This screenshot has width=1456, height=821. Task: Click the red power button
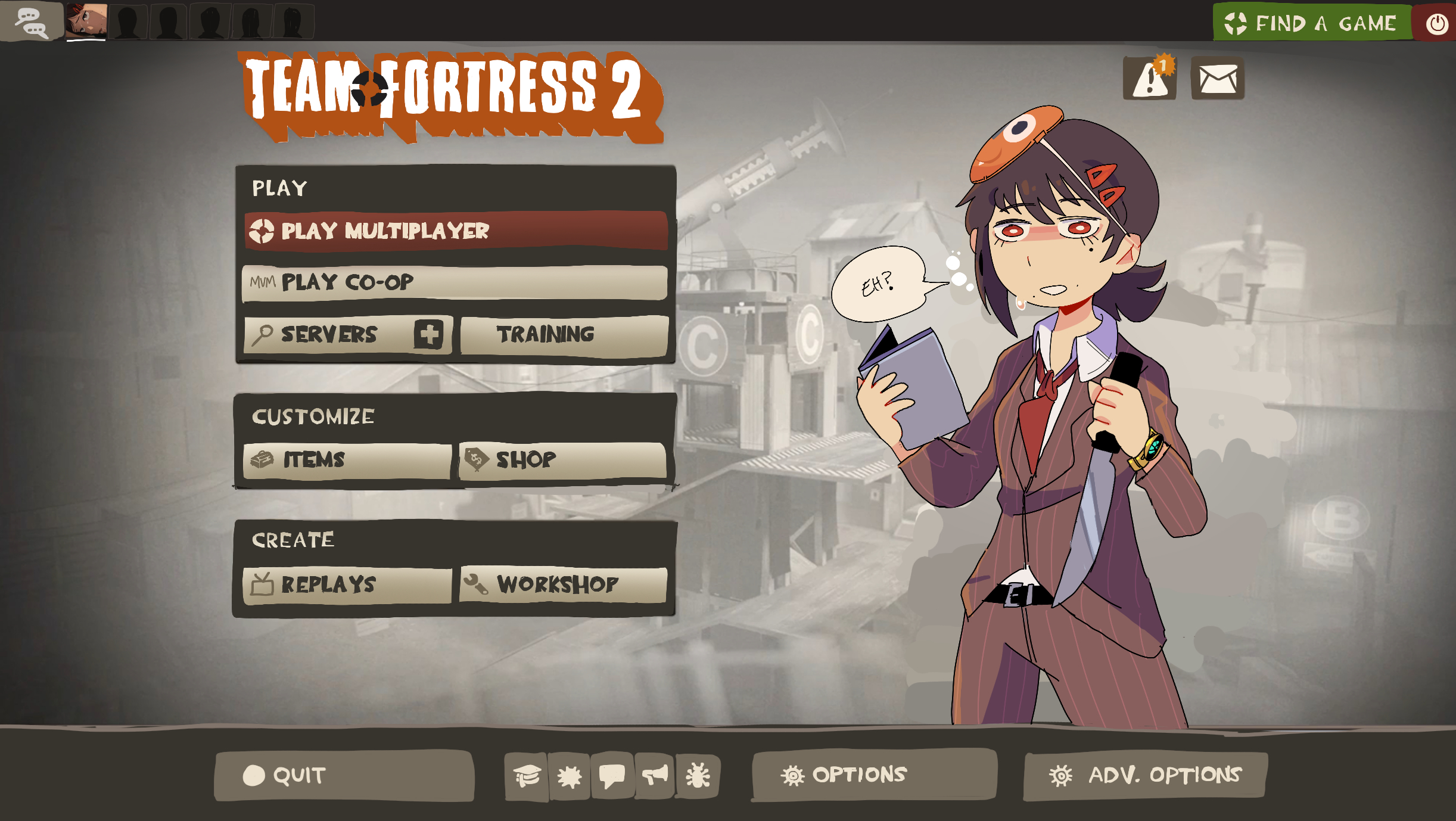tap(1436, 23)
